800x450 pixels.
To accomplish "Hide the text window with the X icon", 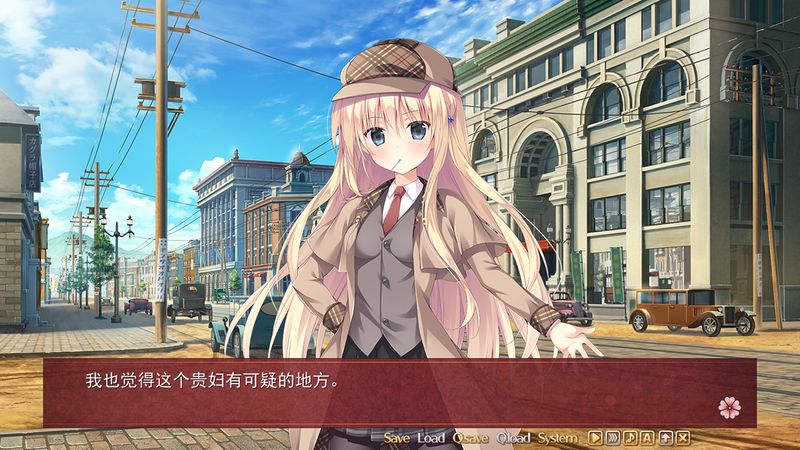I will click(x=683, y=438).
